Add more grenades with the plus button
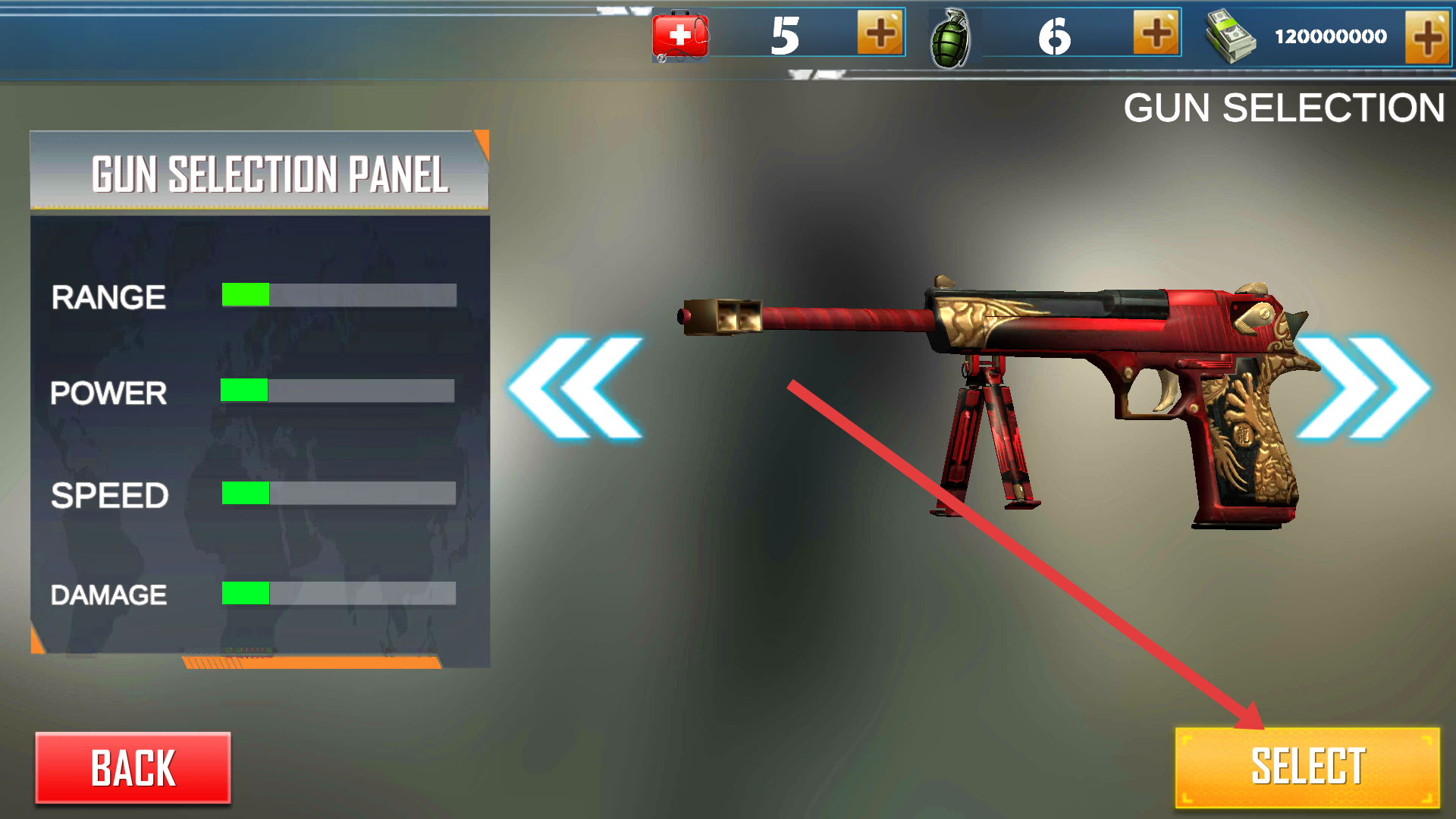Image resolution: width=1456 pixels, height=819 pixels. point(1156,34)
